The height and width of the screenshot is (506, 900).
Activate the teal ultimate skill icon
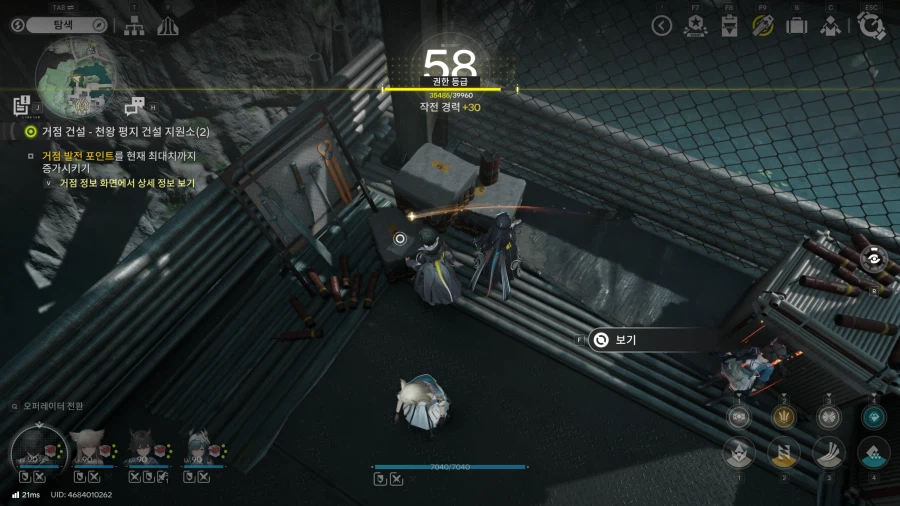click(872, 416)
